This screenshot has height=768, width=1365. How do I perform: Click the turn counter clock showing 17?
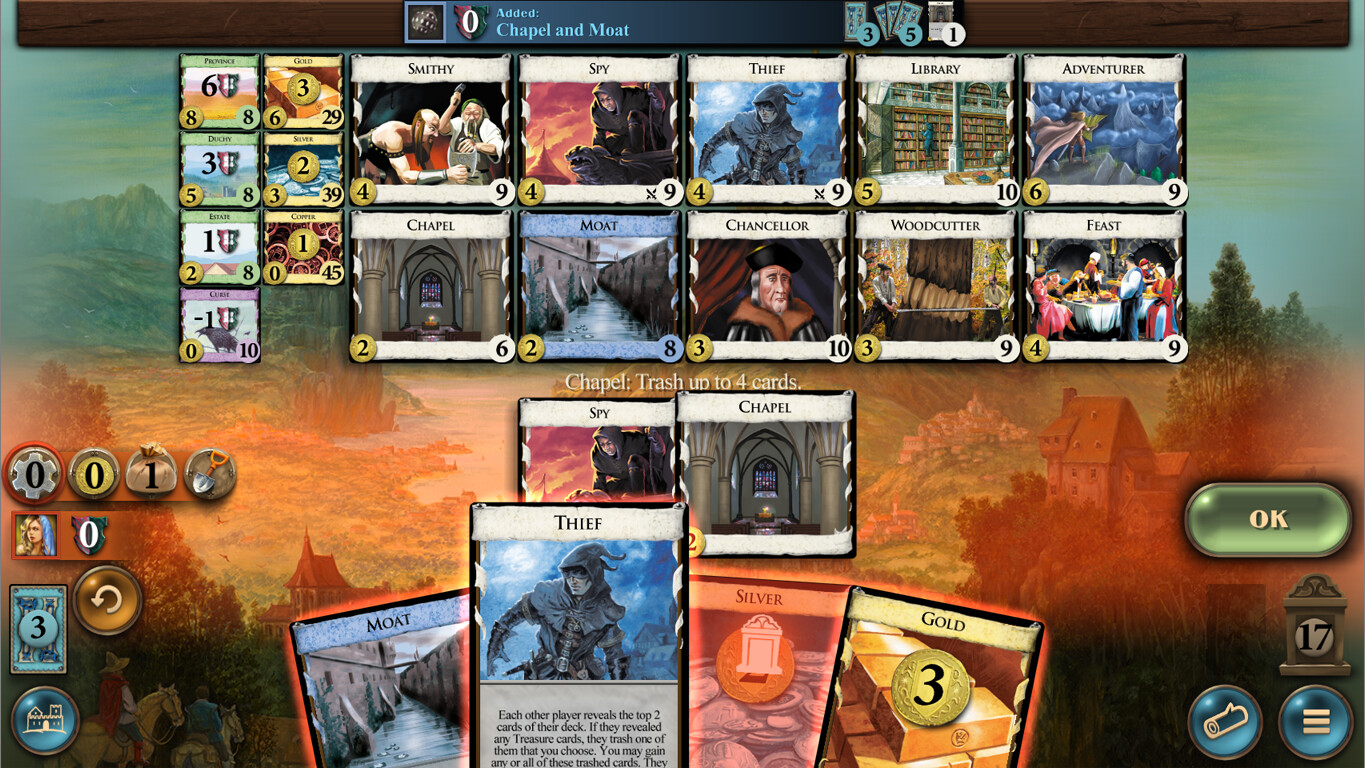pyautogui.click(x=1311, y=630)
